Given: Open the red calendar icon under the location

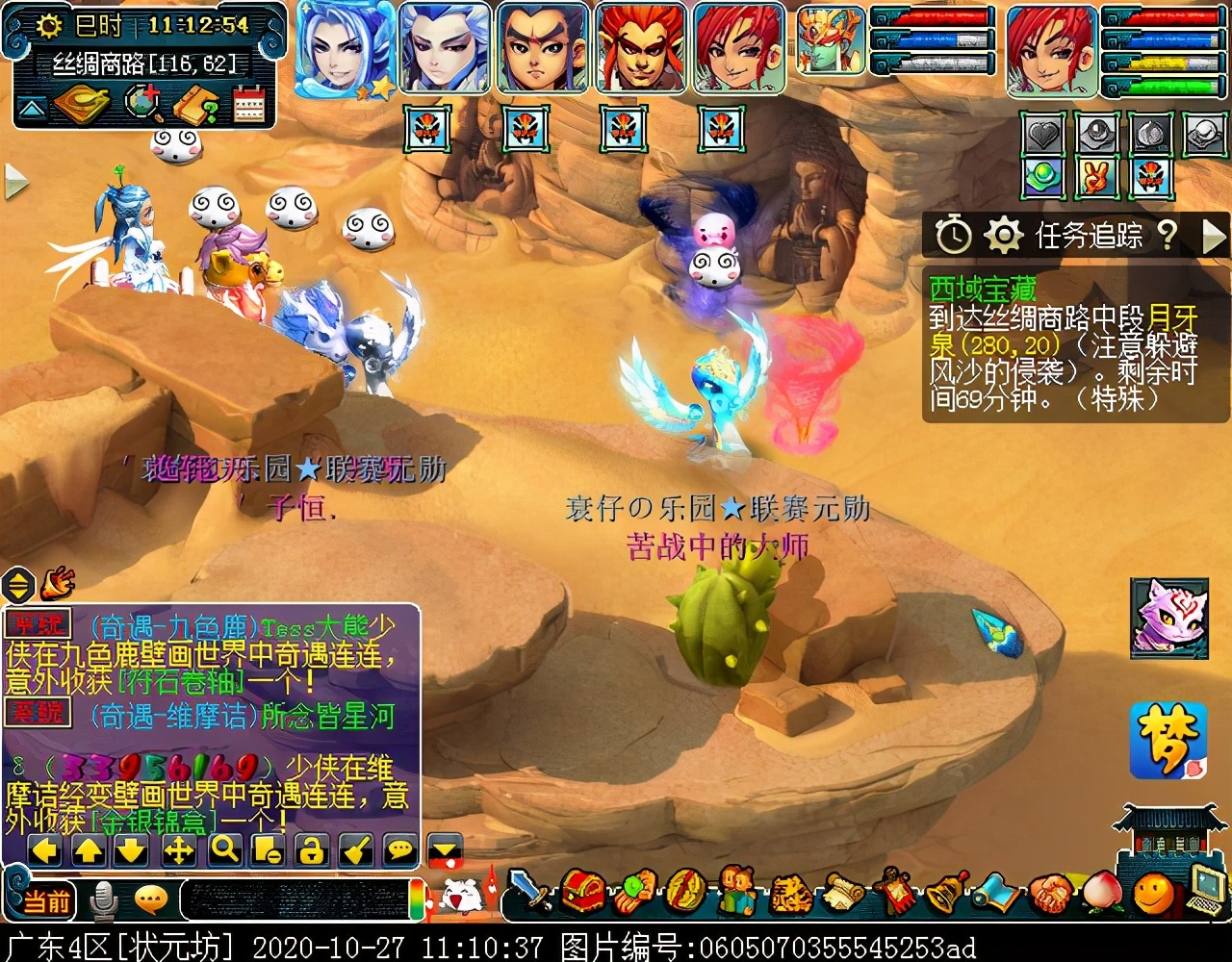Looking at the screenshot, I should tap(249, 104).
